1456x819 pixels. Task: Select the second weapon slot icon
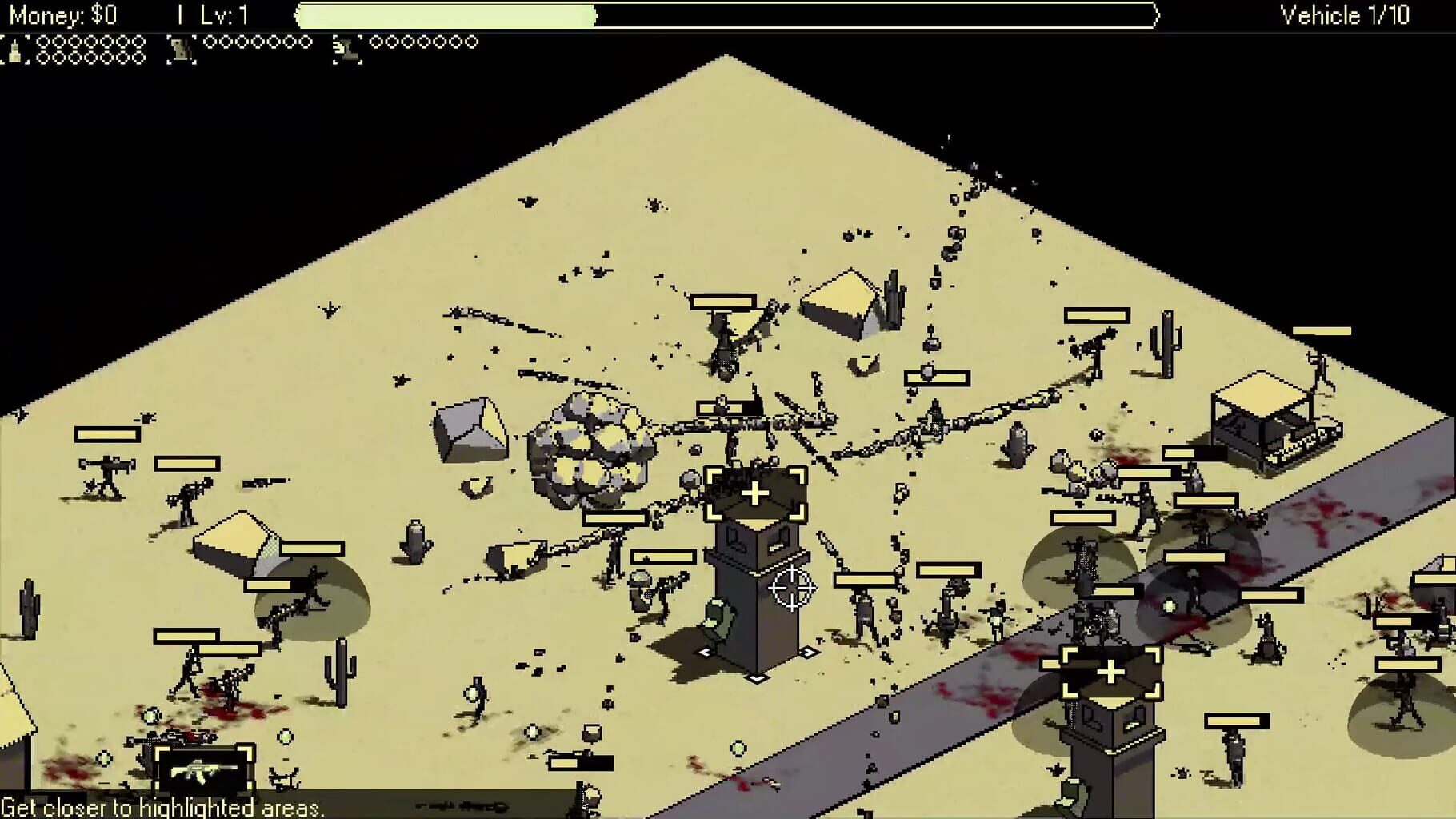tap(182, 45)
